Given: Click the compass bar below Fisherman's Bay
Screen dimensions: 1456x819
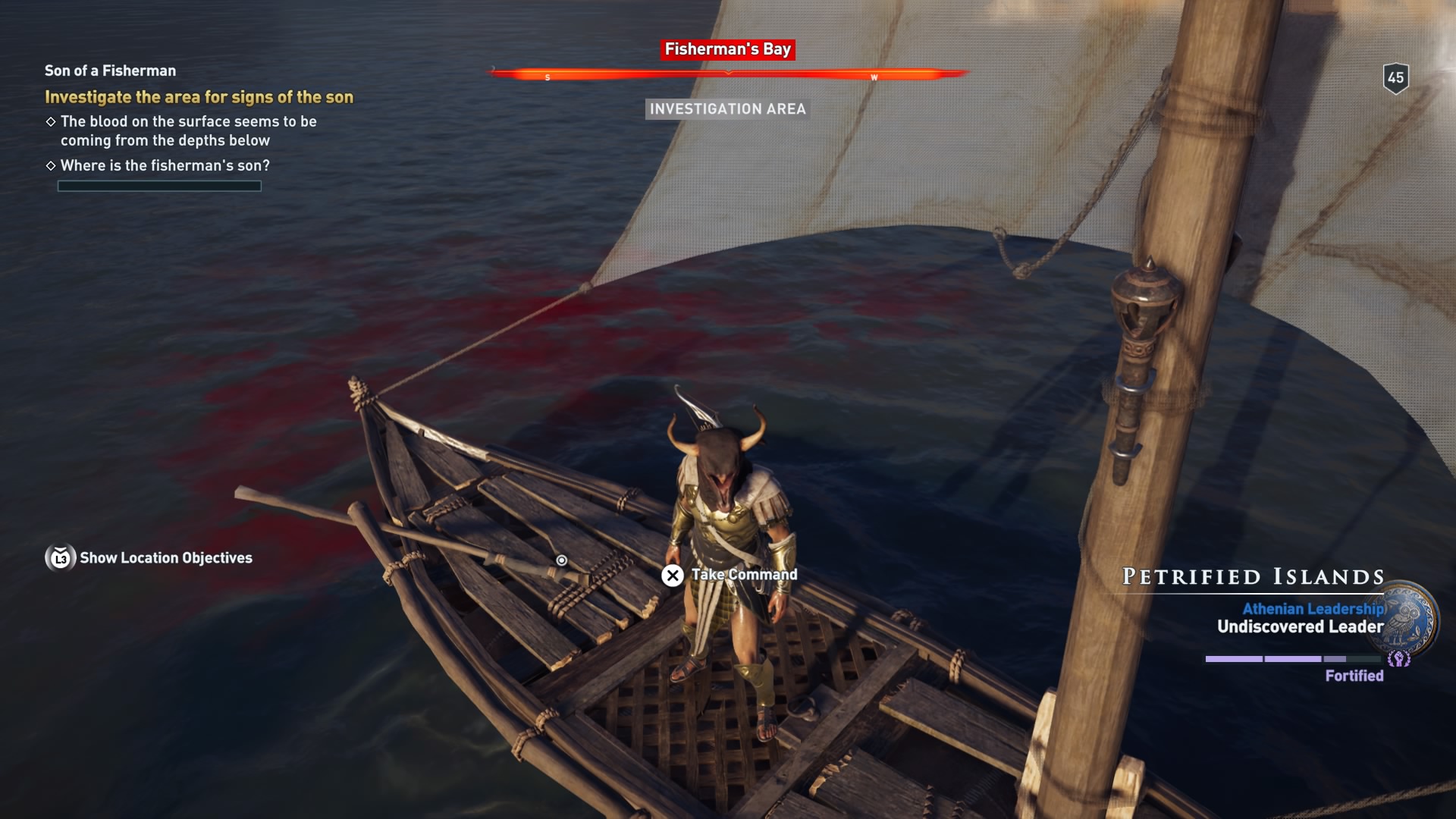Looking at the screenshot, I should (x=728, y=74).
